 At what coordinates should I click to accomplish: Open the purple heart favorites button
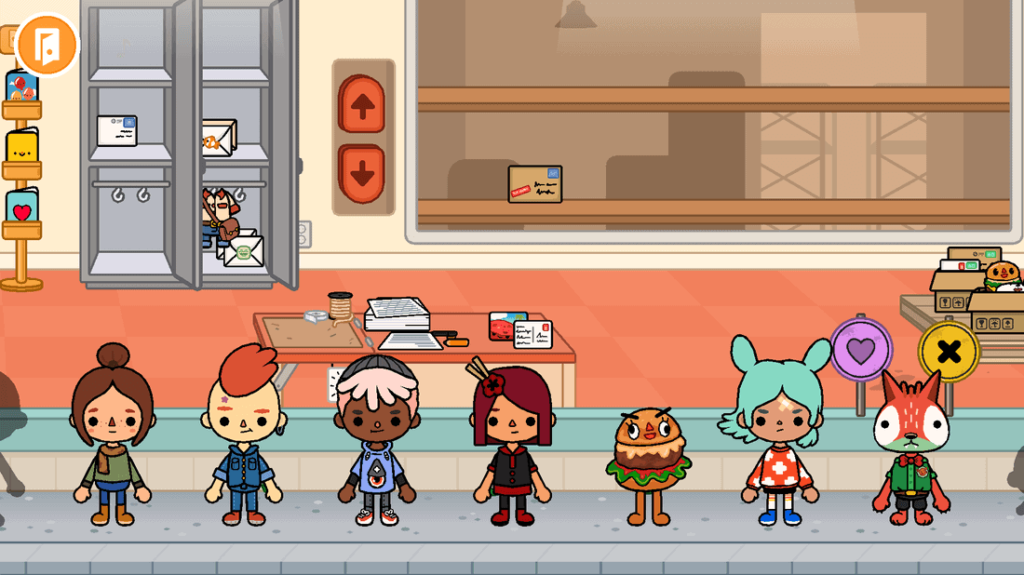point(861,349)
